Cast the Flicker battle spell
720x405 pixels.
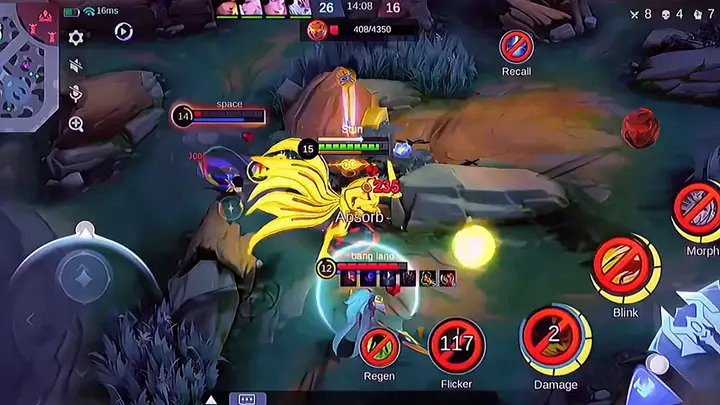(456, 346)
